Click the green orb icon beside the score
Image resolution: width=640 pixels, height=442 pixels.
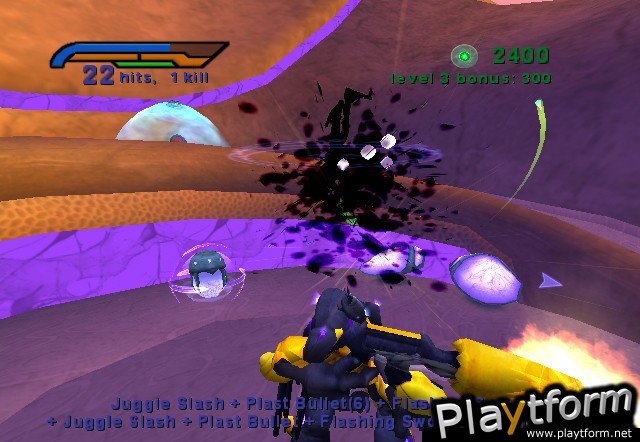pyautogui.click(x=464, y=56)
